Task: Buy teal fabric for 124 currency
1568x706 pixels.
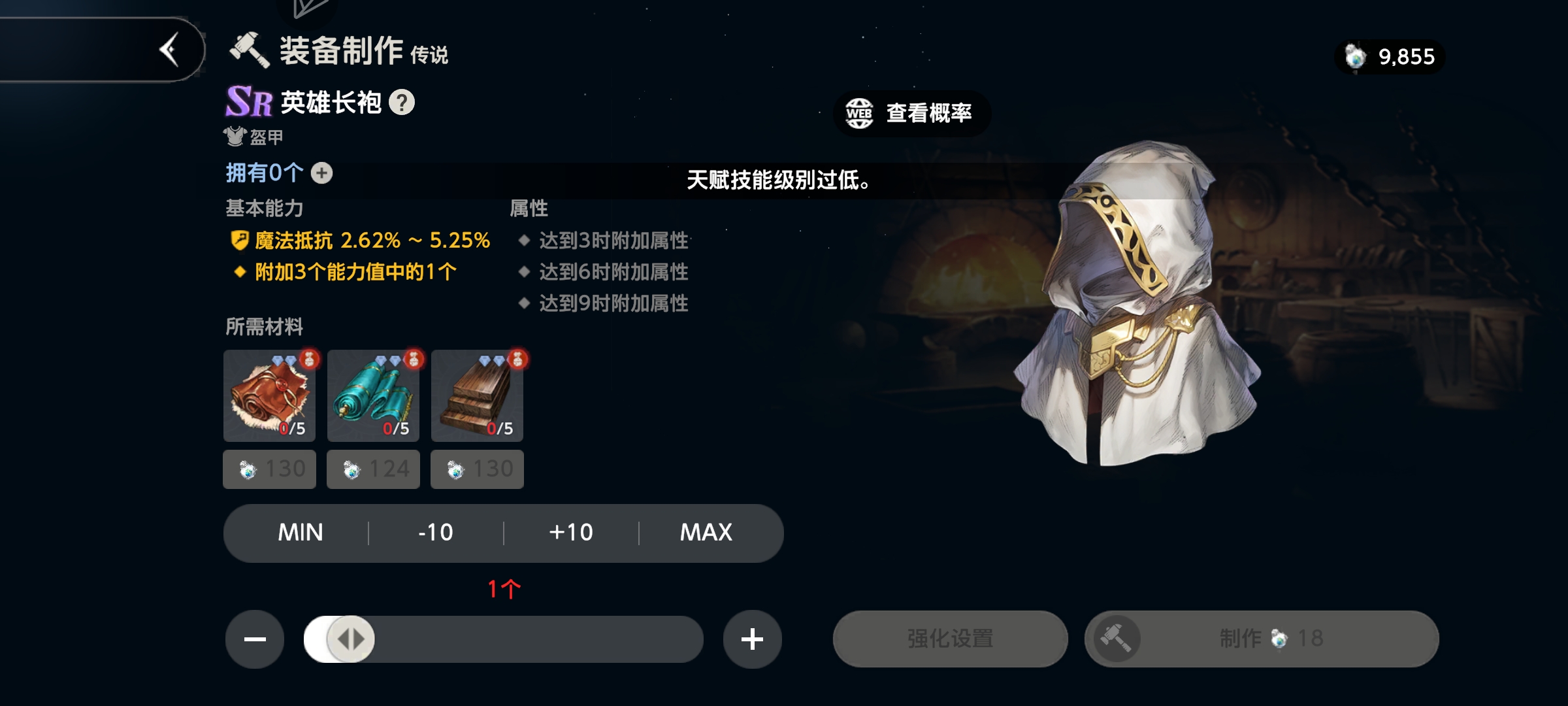Action: point(373,469)
